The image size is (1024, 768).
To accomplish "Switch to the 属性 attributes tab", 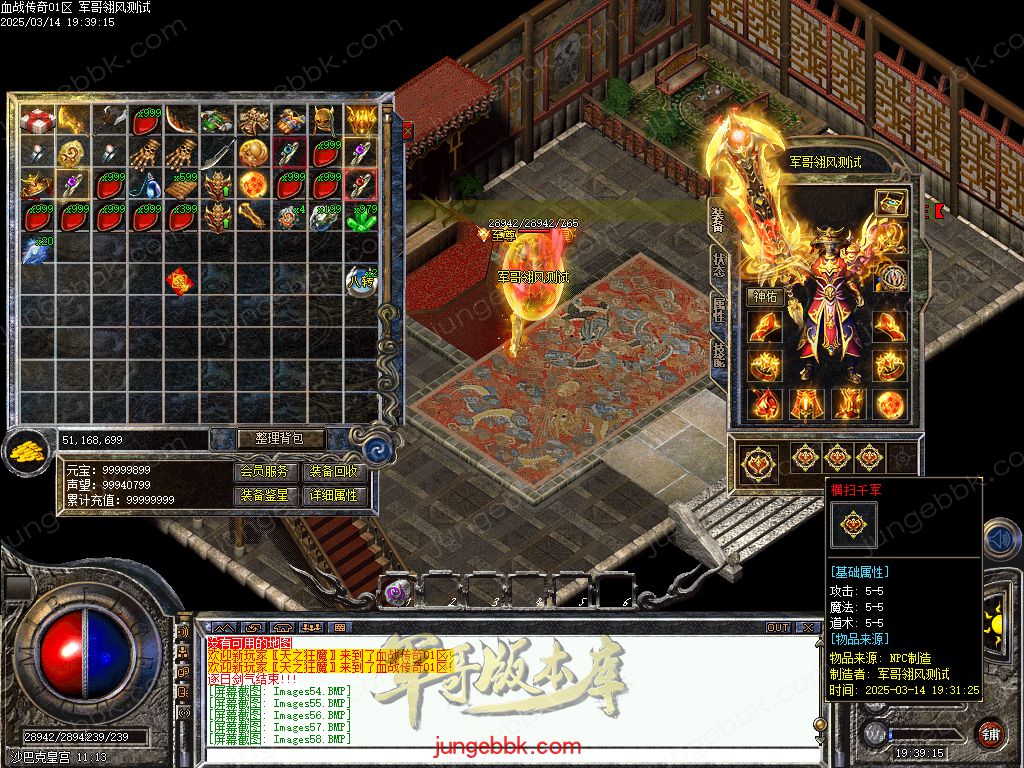I will [x=718, y=312].
